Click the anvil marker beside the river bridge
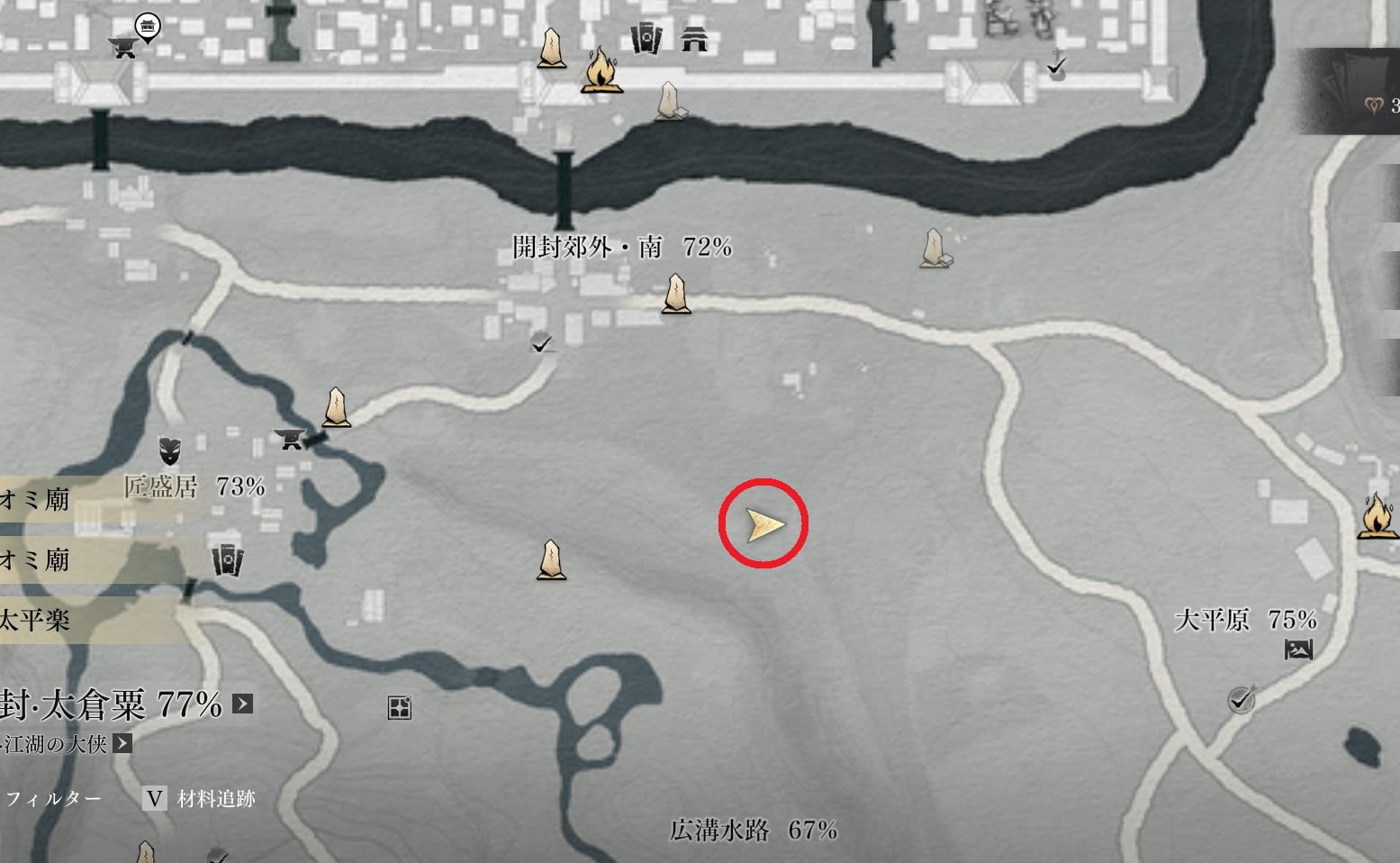Viewport: 1400px width, 863px height. tap(289, 439)
